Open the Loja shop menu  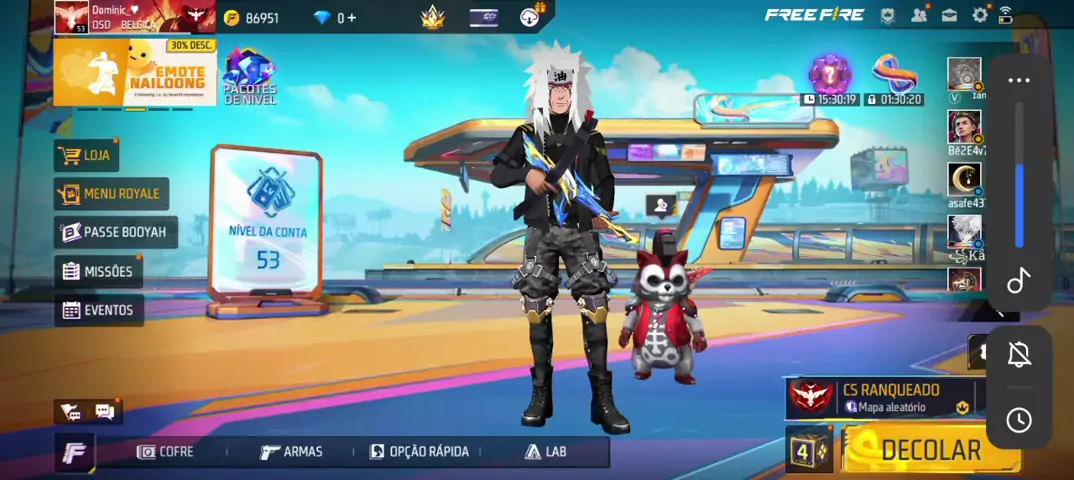point(86,155)
